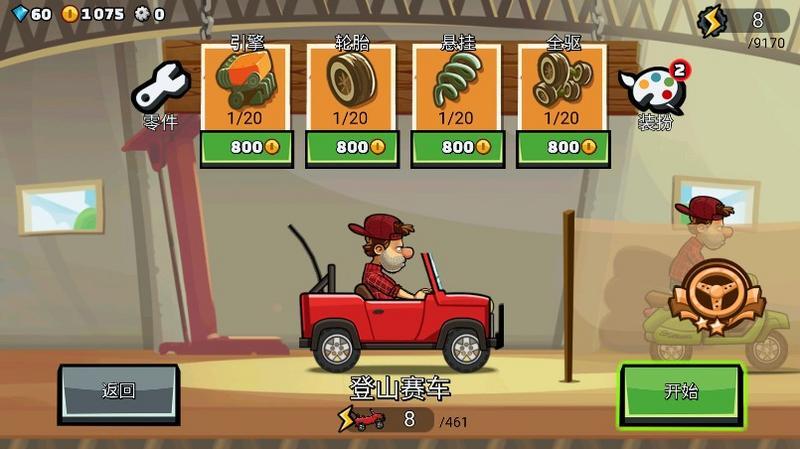800x449 pixels.
Task: Buy the suspension upgrade for 800 coins
Action: point(456,147)
